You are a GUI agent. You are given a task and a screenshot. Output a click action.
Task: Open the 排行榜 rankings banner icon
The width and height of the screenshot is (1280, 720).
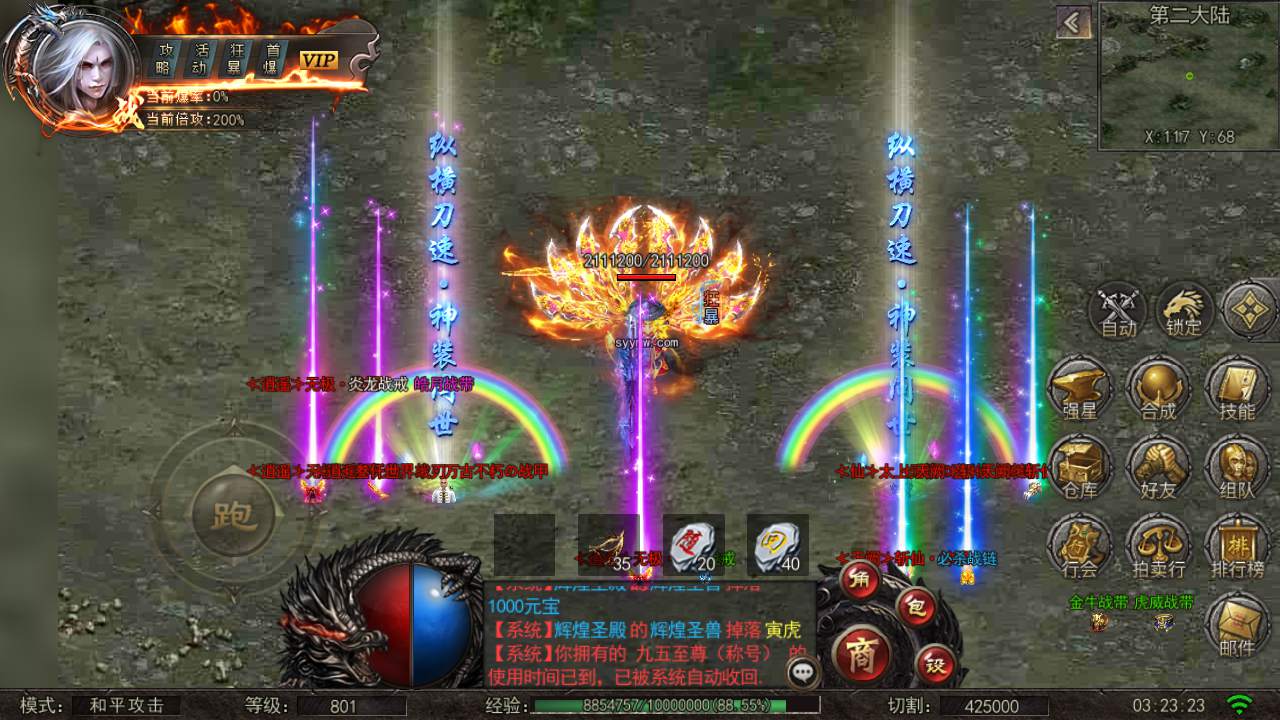click(x=1237, y=546)
